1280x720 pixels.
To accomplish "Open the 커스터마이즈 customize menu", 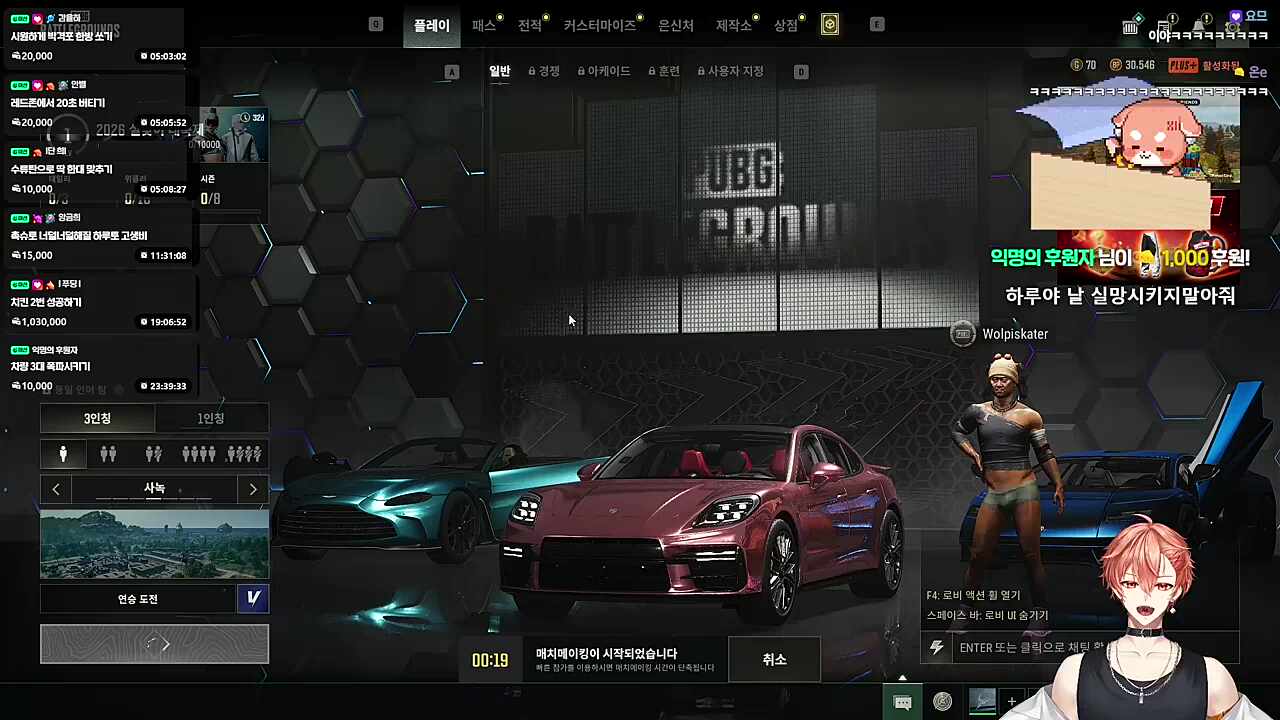I will (600, 26).
